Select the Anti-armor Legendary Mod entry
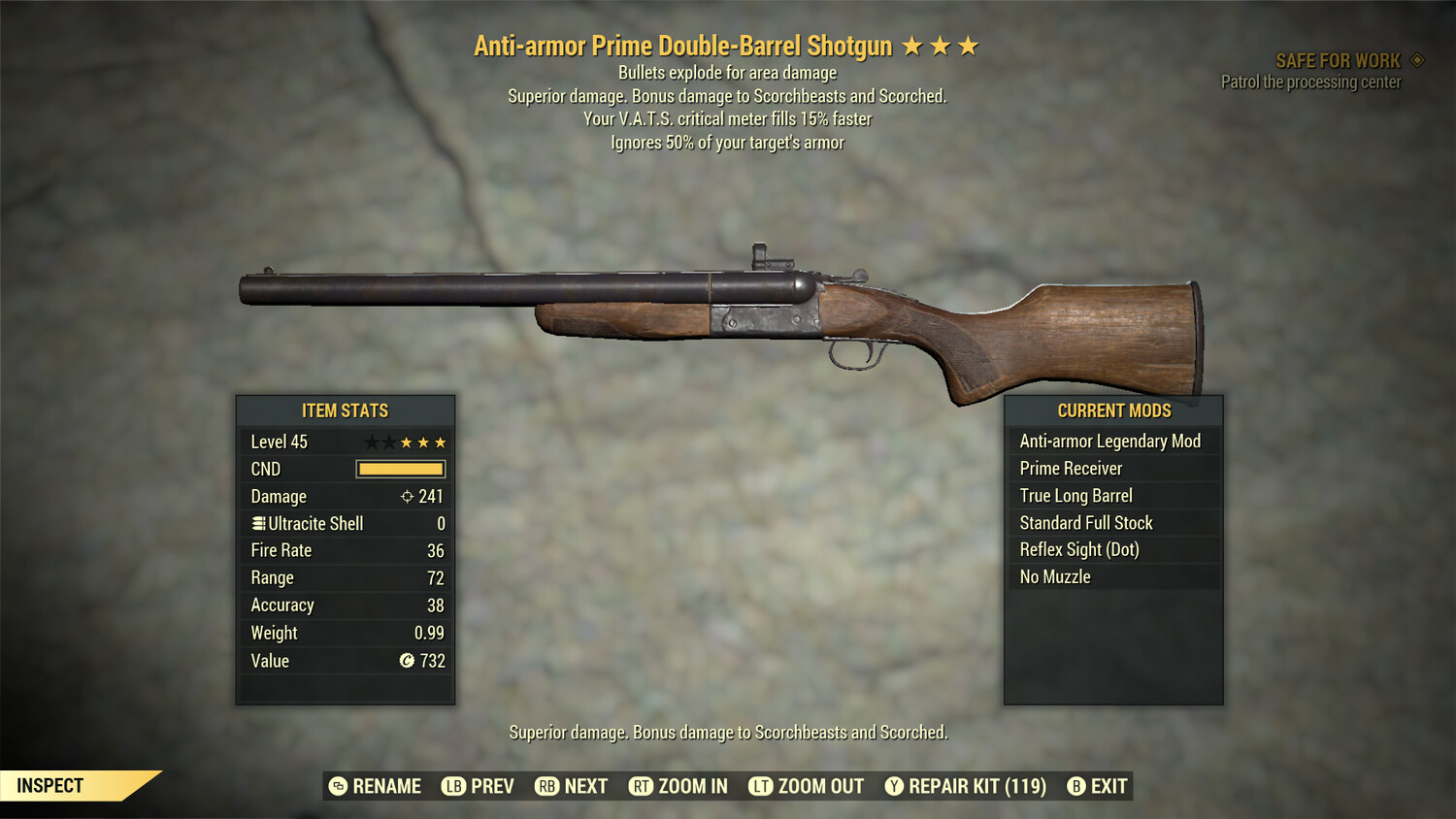Screen dimensions: 1456x819 (x=1109, y=441)
